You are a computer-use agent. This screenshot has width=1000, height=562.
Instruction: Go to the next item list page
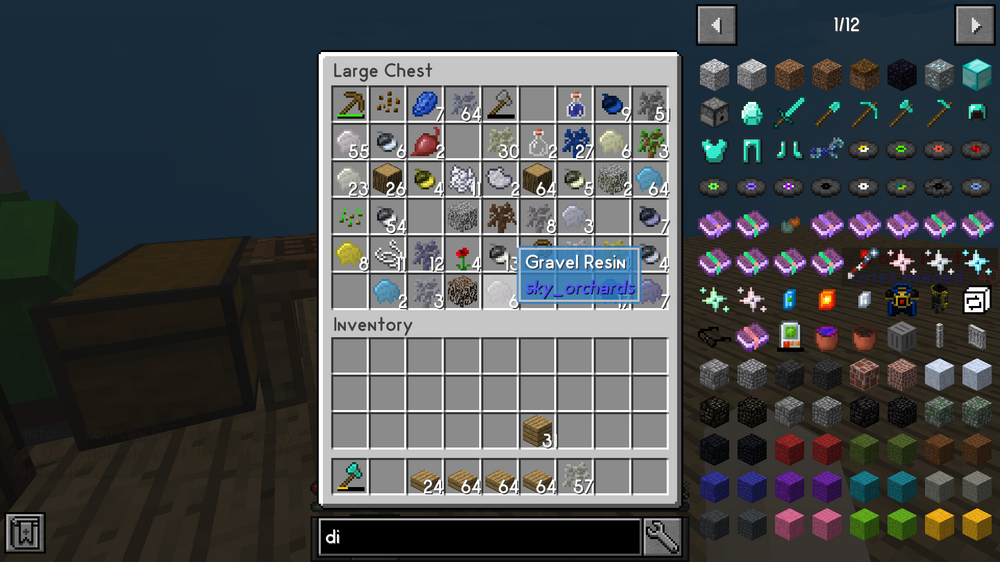coord(974,25)
